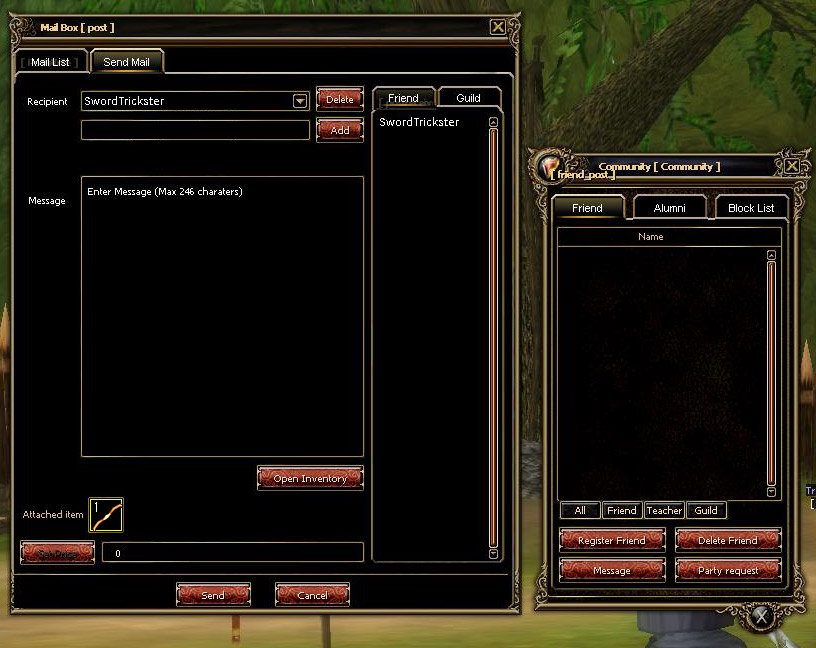
Task: Delete the selected recipient
Action: [x=339, y=99]
